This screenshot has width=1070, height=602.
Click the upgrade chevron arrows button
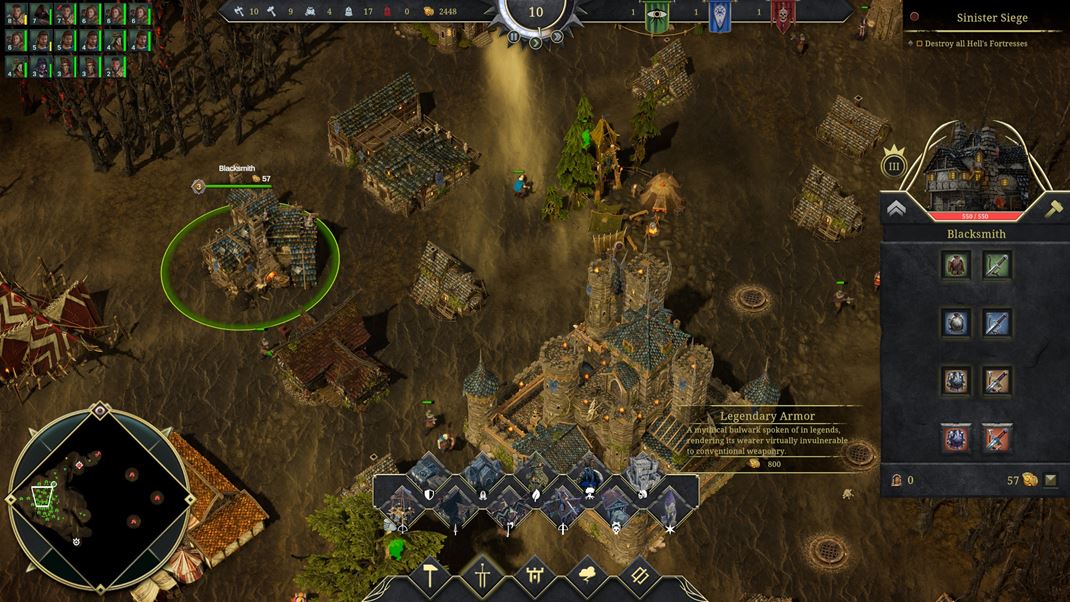pyautogui.click(x=897, y=208)
